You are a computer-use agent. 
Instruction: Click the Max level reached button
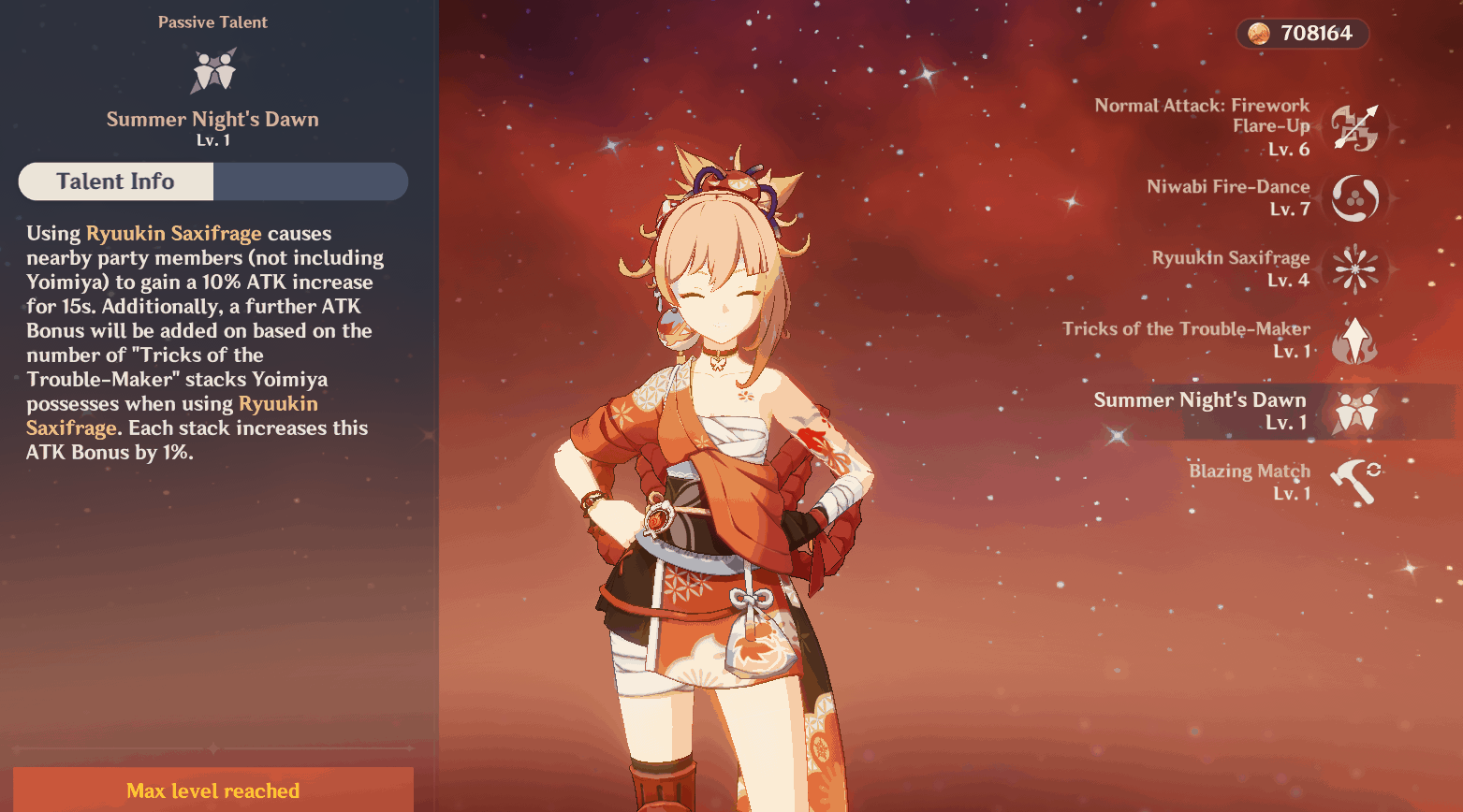(212, 790)
